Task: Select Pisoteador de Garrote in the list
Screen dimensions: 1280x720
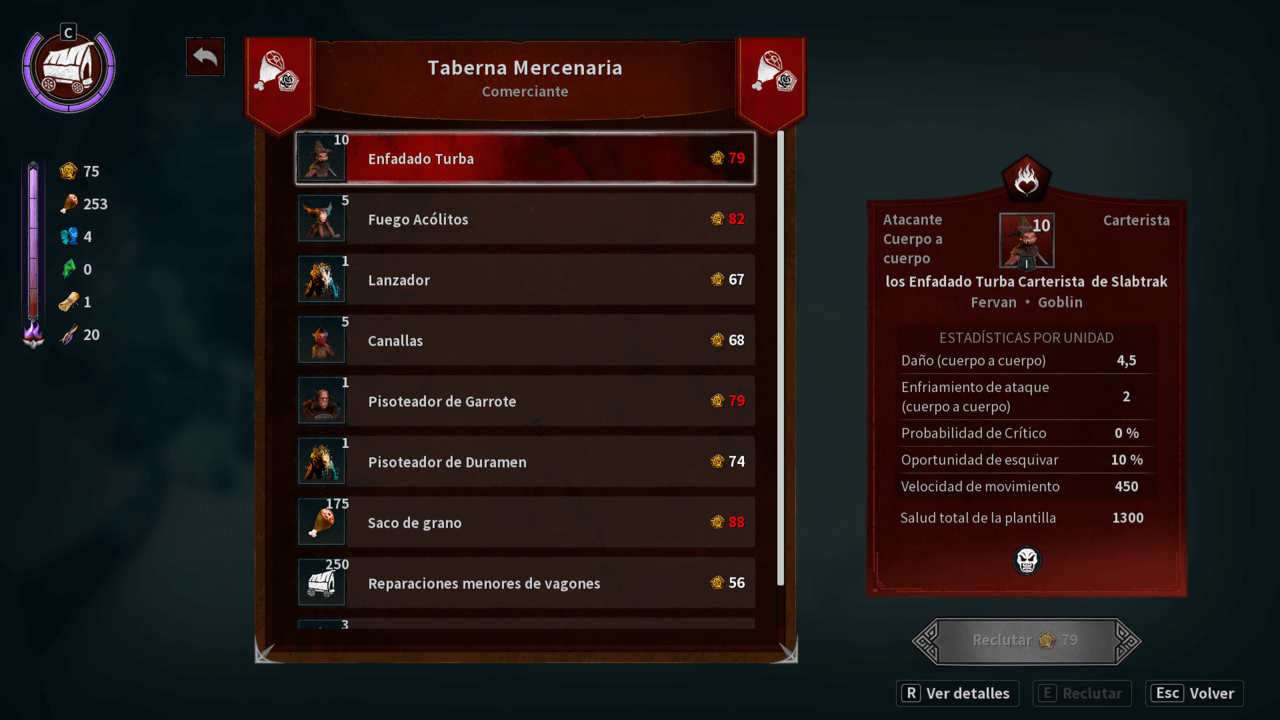Action: coord(525,401)
